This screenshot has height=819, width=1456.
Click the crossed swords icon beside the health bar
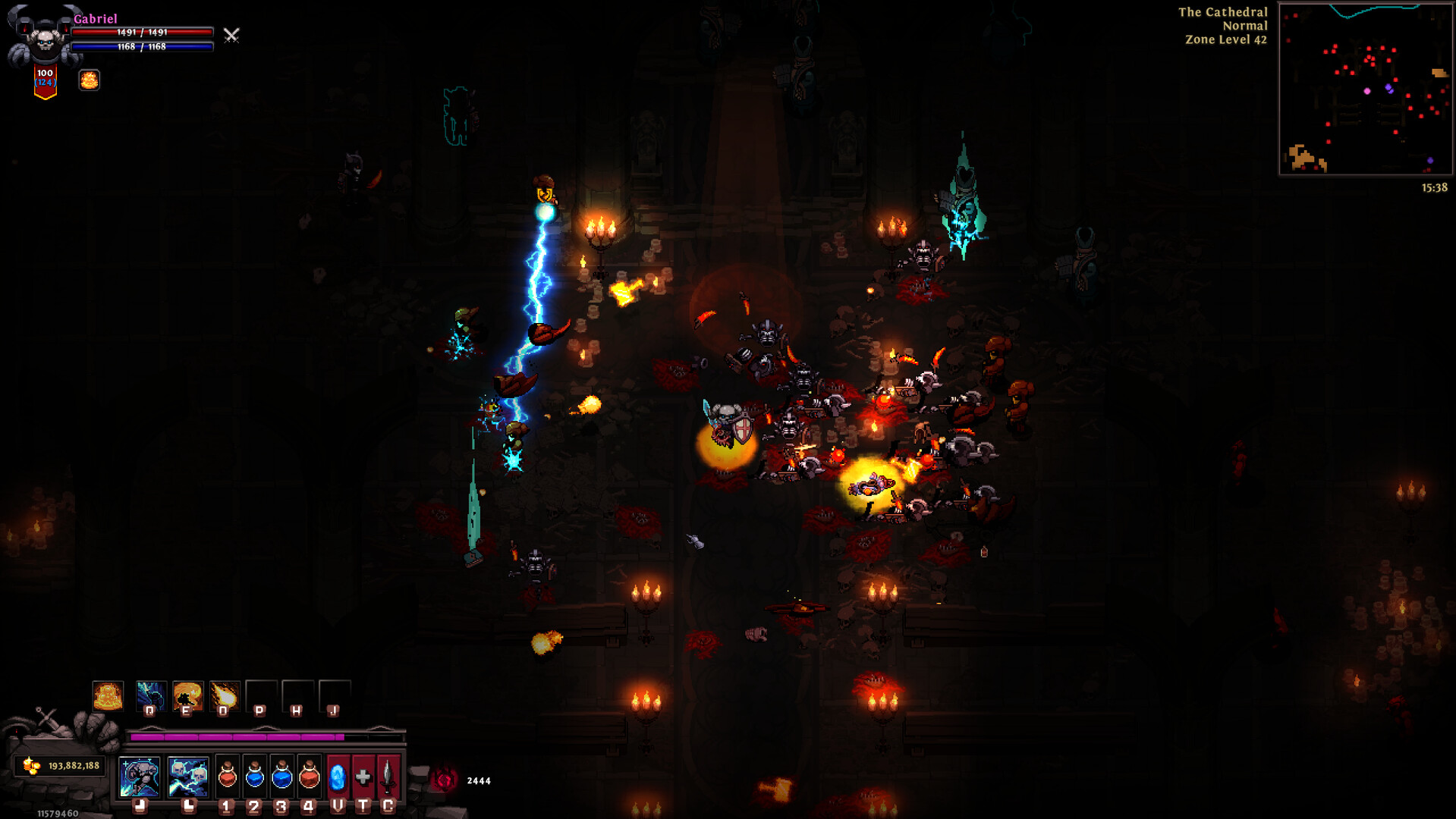[x=231, y=36]
